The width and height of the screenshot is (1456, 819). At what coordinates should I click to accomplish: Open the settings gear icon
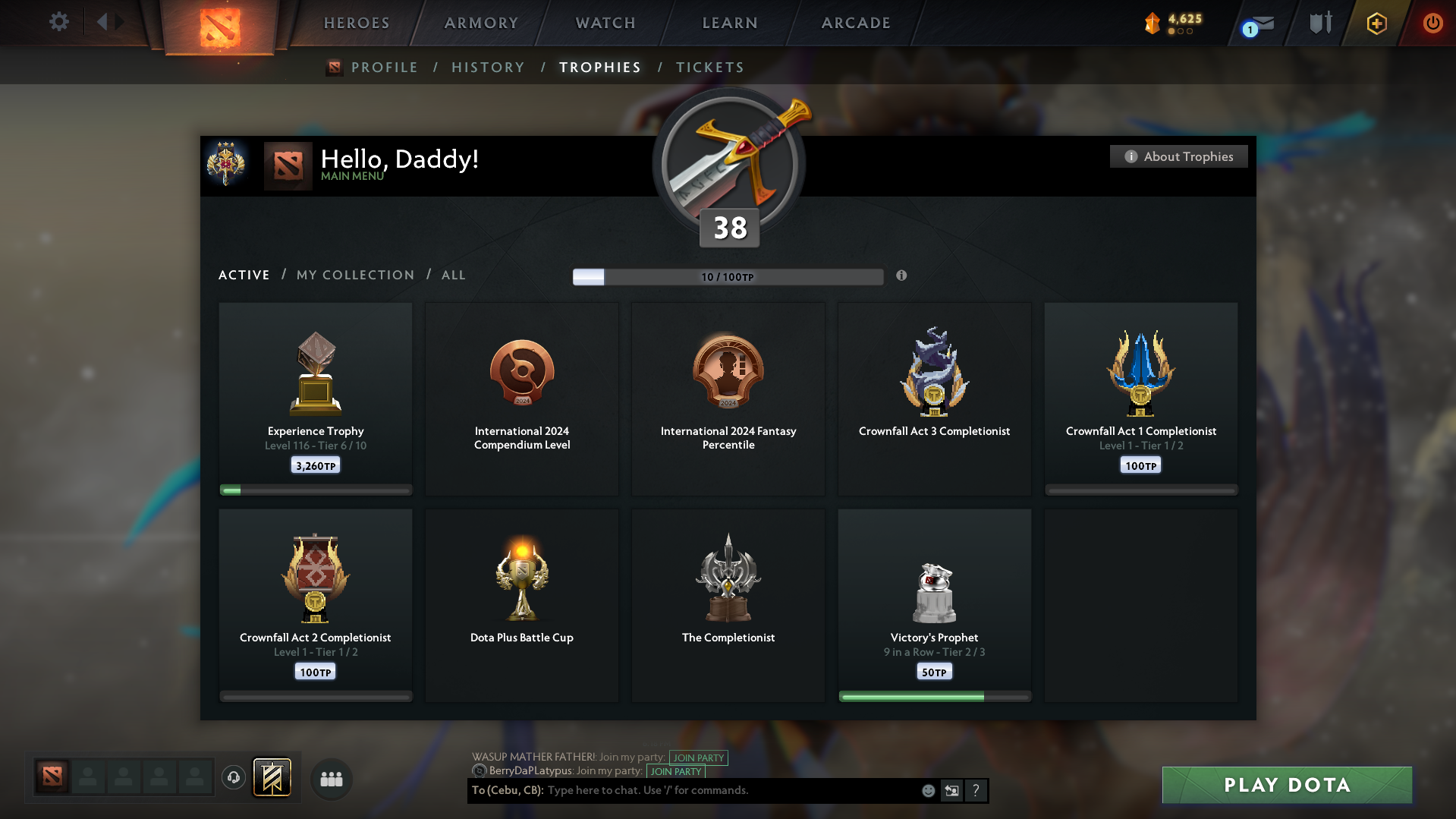58,22
